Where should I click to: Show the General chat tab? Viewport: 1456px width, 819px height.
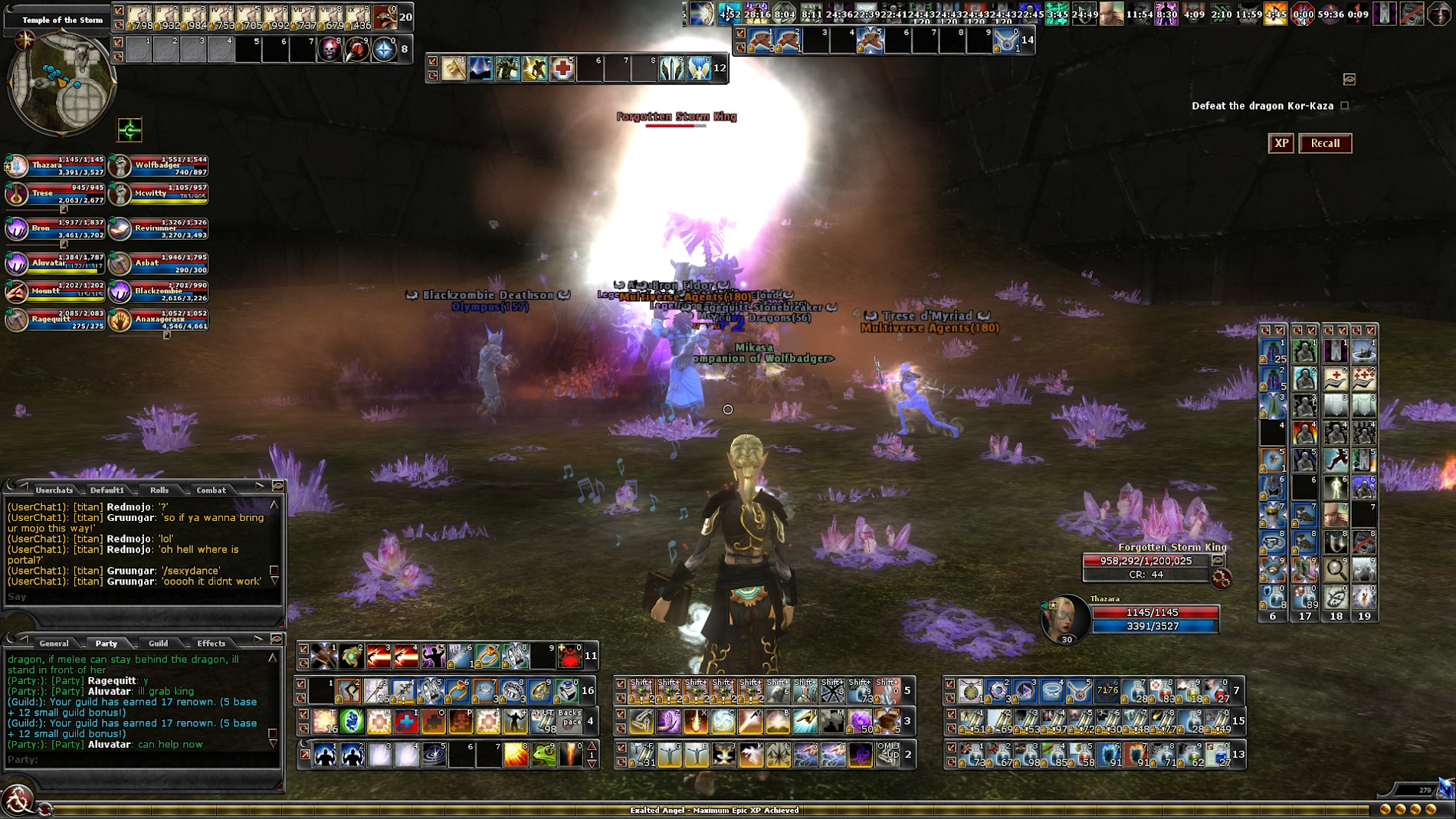point(54,643)
